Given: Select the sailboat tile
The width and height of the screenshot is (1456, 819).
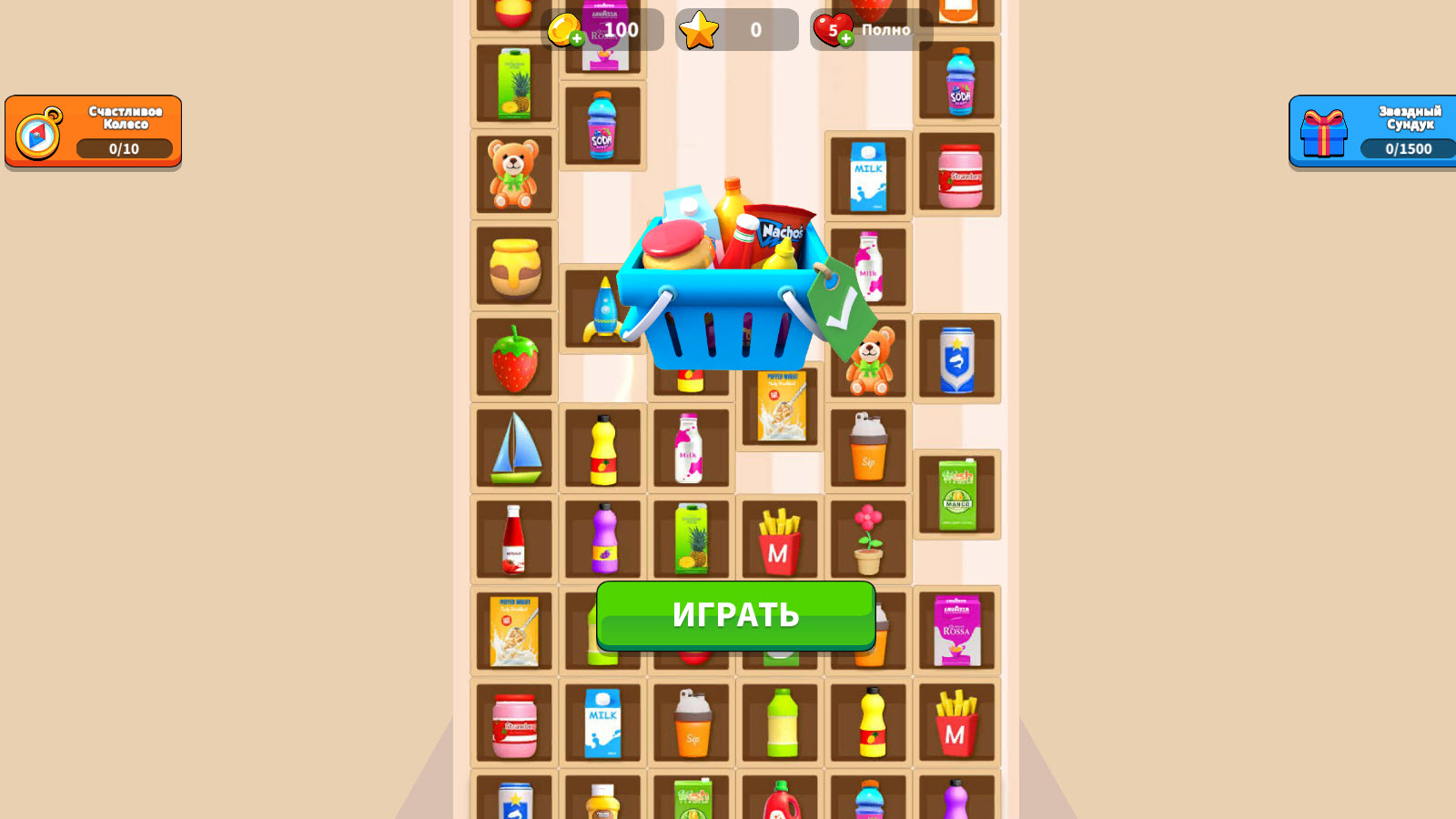Looking at the screenshot, I should (514, 448).
